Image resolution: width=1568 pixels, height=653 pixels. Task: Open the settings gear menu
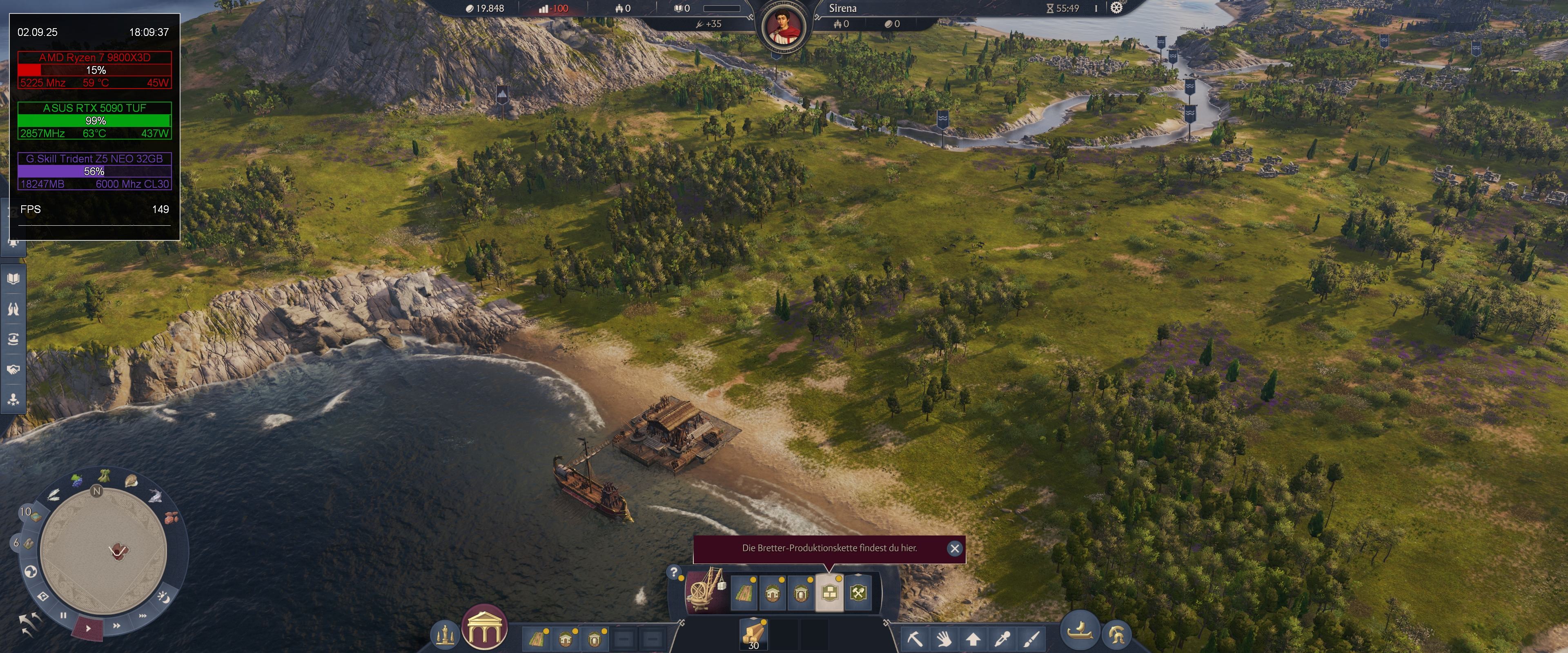[1116, 8]
